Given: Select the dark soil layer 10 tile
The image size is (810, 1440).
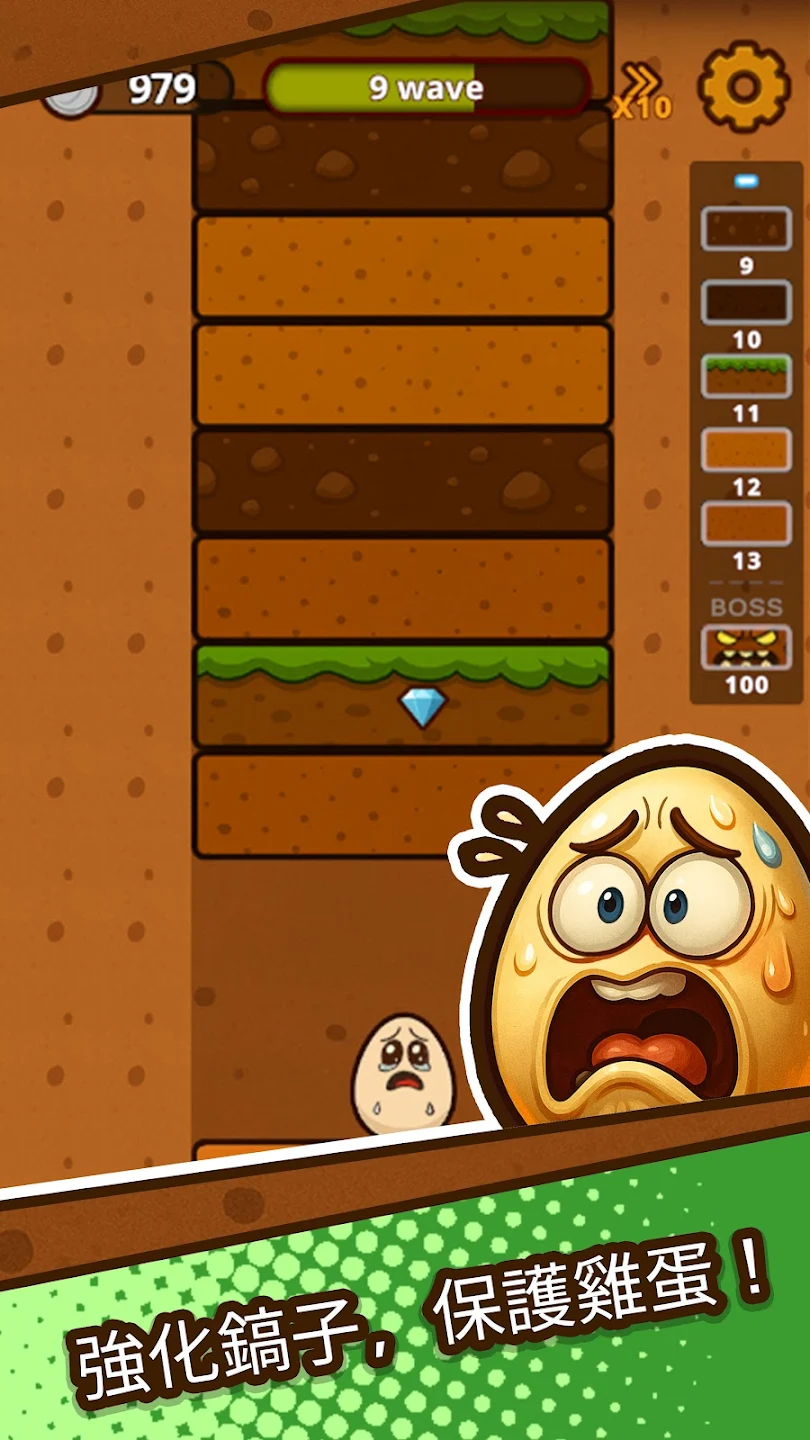Looking at the screenshot, I should coord(746,302).
